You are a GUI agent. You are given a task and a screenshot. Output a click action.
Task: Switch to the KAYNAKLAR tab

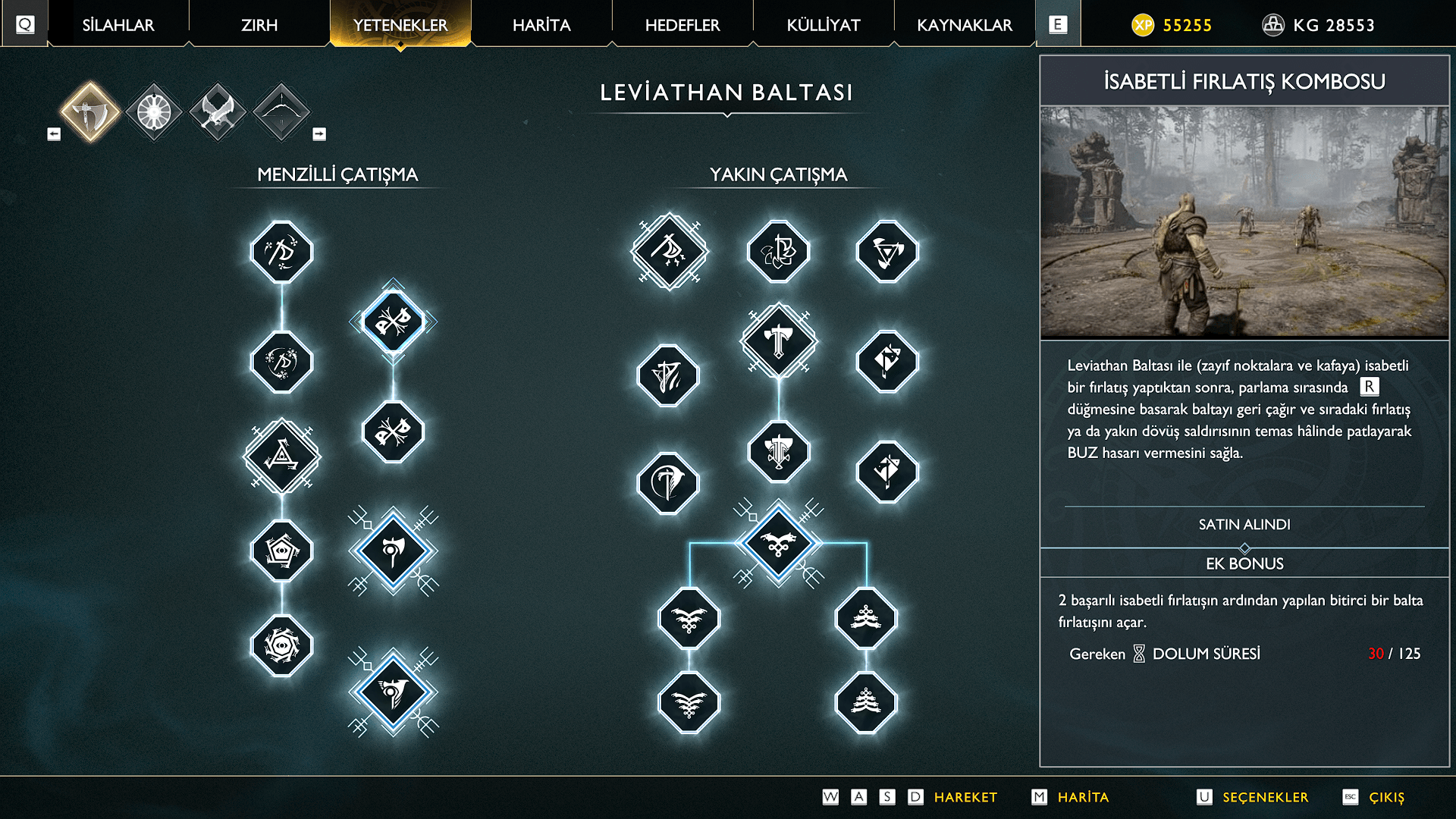point(965,25)
